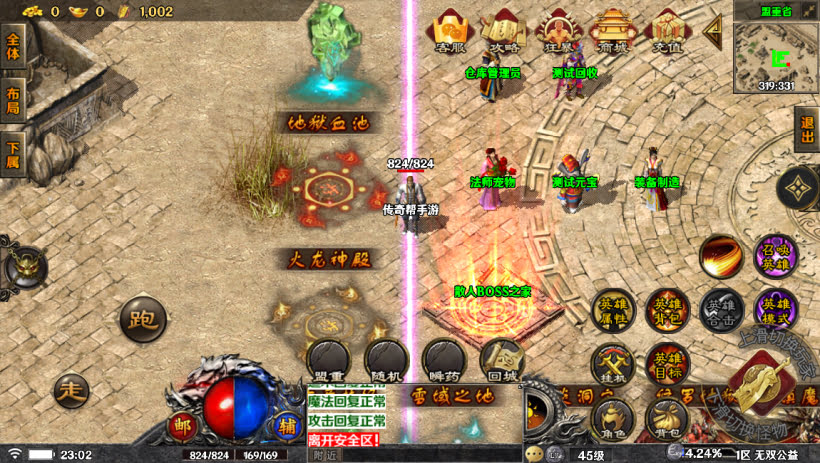Image resolution: width=820 pixels, height=463 pixels.
Task: Toggle the 走 walk mode button
Action: tap(71, 388)
